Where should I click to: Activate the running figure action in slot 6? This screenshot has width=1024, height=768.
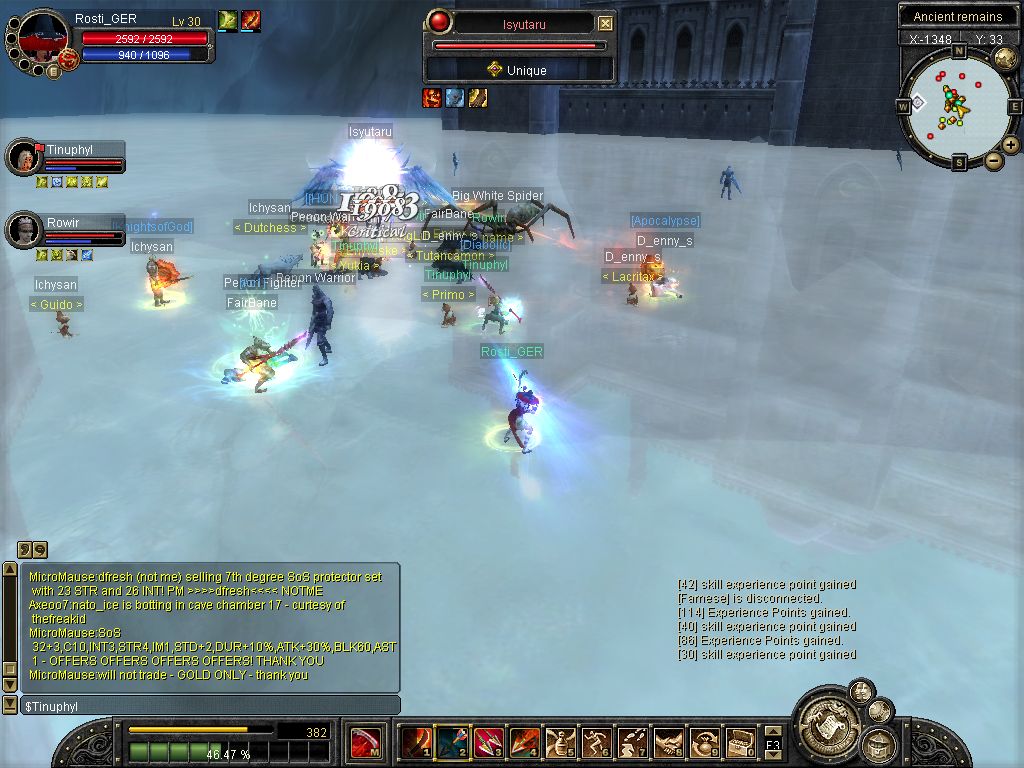597,742
